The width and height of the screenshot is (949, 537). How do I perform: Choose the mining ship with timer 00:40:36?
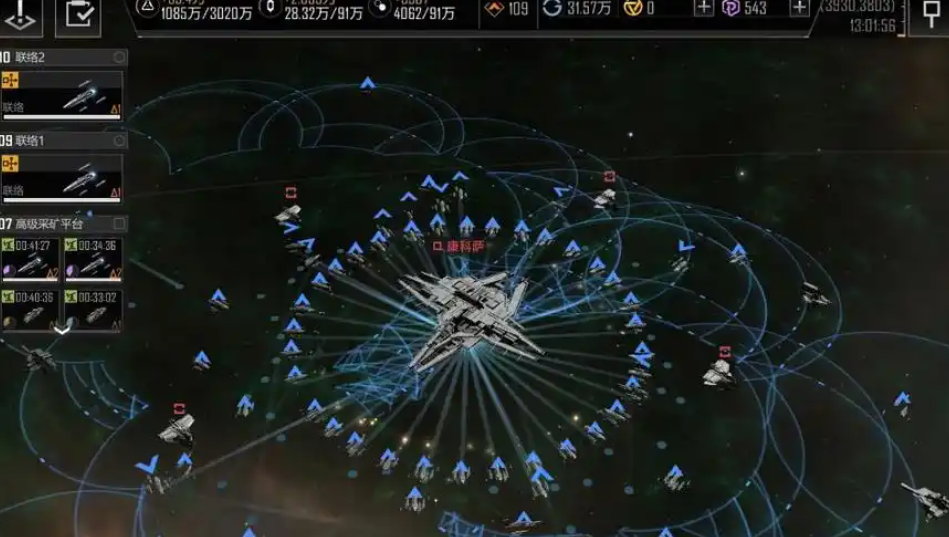30,309
